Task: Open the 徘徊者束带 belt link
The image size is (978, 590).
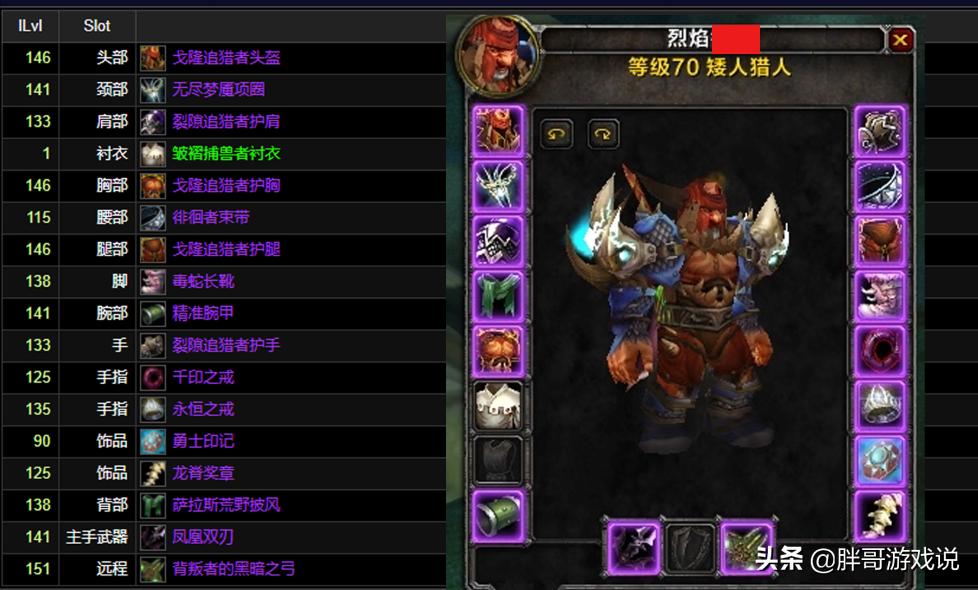Action: coord(210,217)
